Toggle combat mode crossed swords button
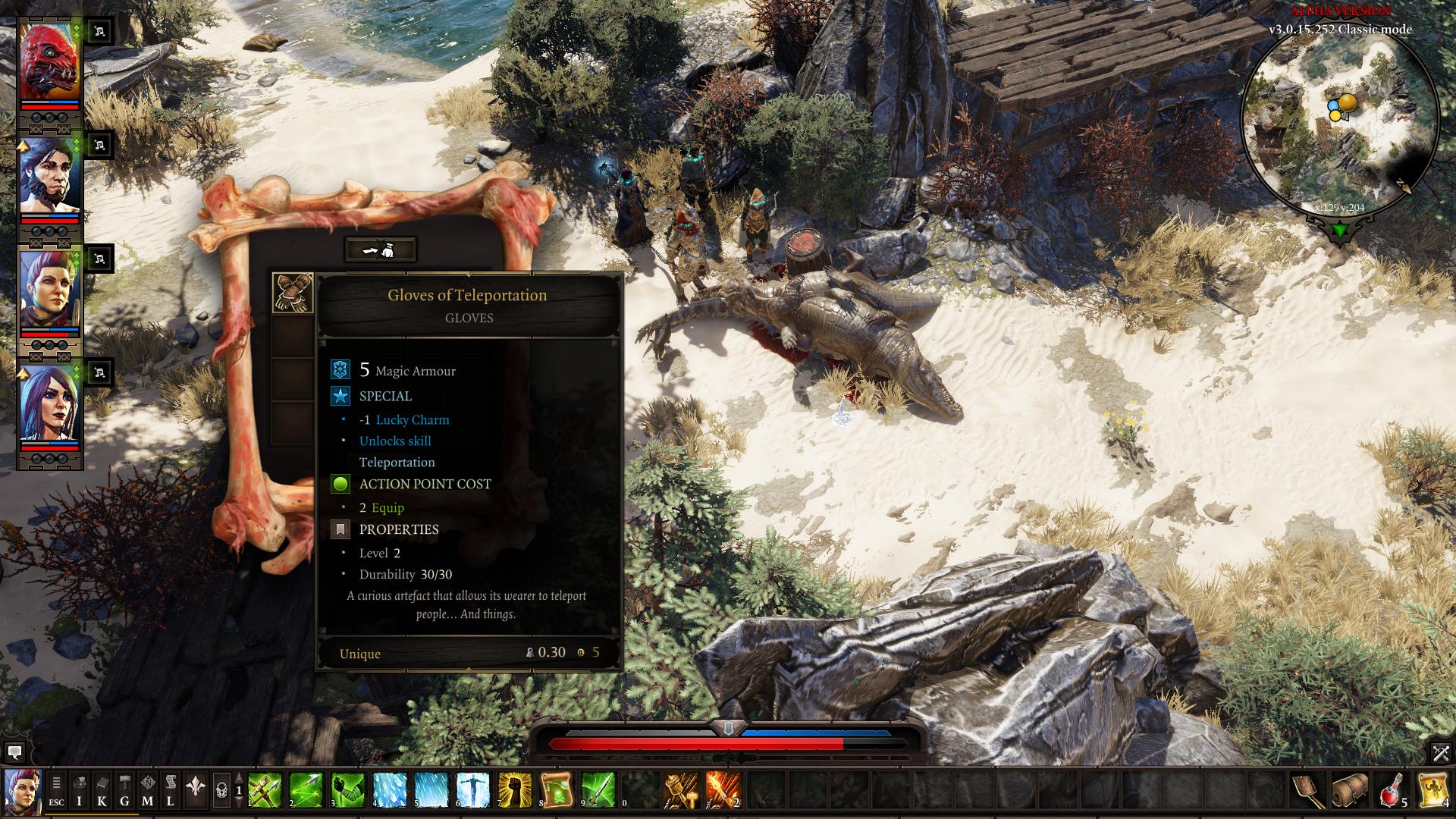Screen dimensions: 1456x819 click(1440, 753)
